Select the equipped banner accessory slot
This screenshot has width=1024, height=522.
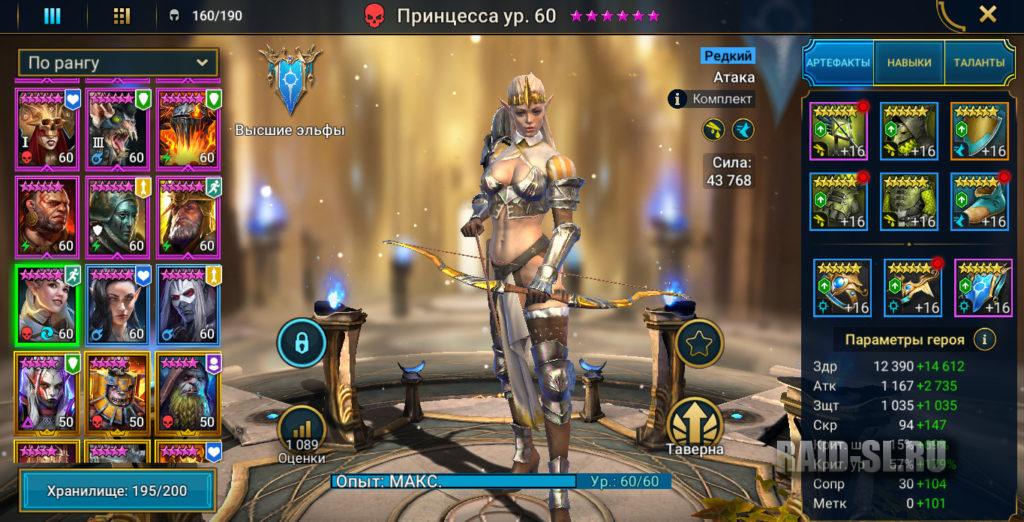[983, 288]
